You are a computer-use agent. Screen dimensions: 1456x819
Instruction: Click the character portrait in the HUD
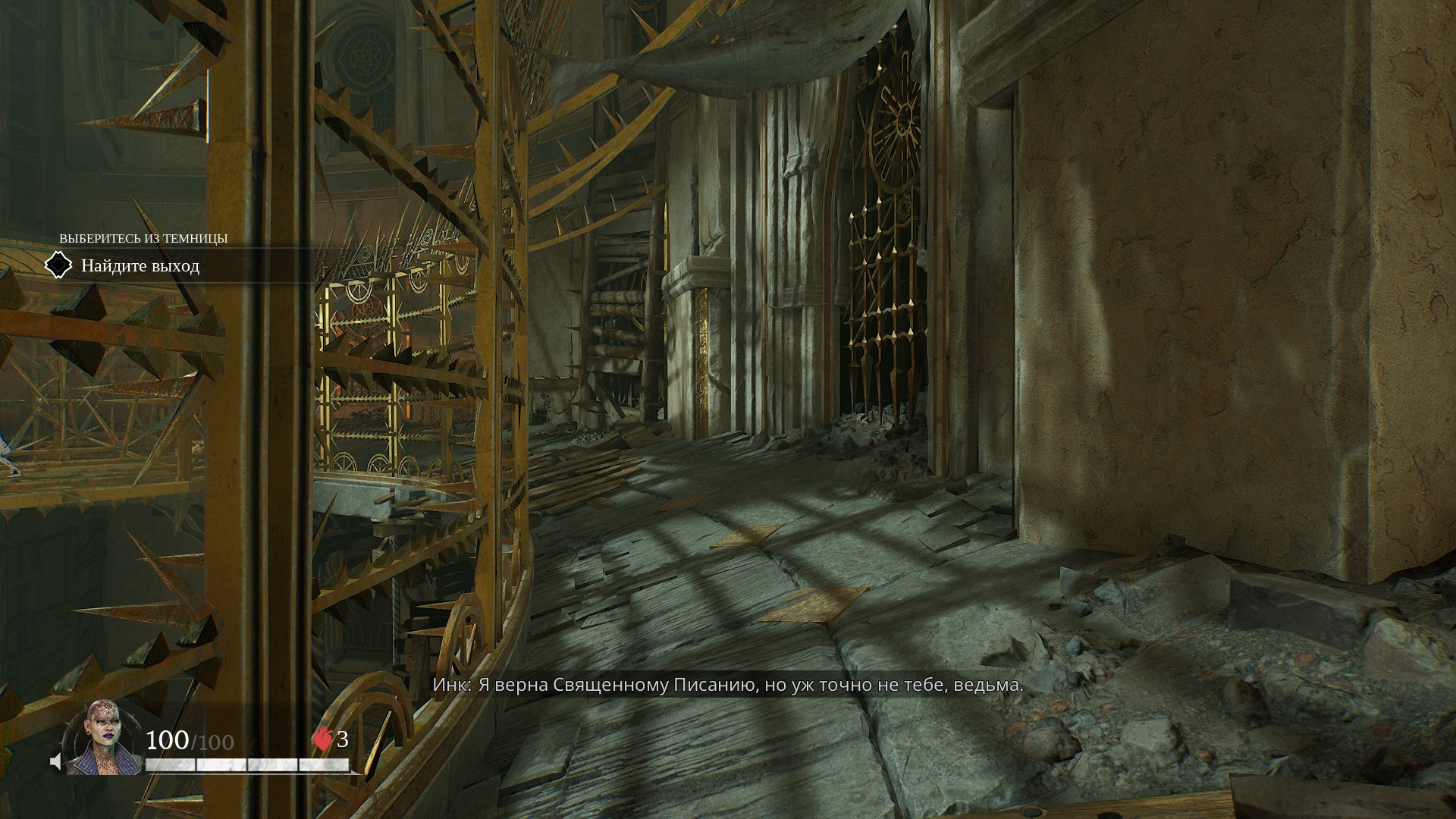(102, 739)
